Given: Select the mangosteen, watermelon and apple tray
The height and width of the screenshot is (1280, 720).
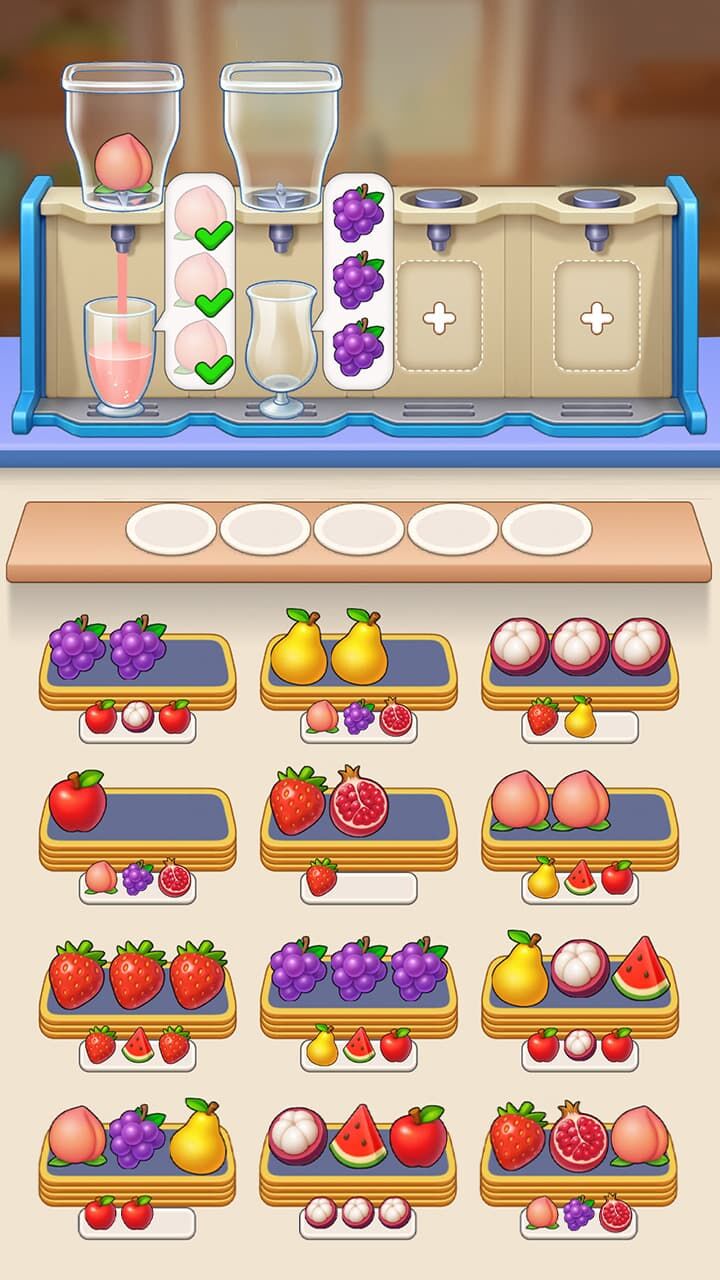Looking at the screenshot, I should pyautogui.click(x=358, y=1152).
